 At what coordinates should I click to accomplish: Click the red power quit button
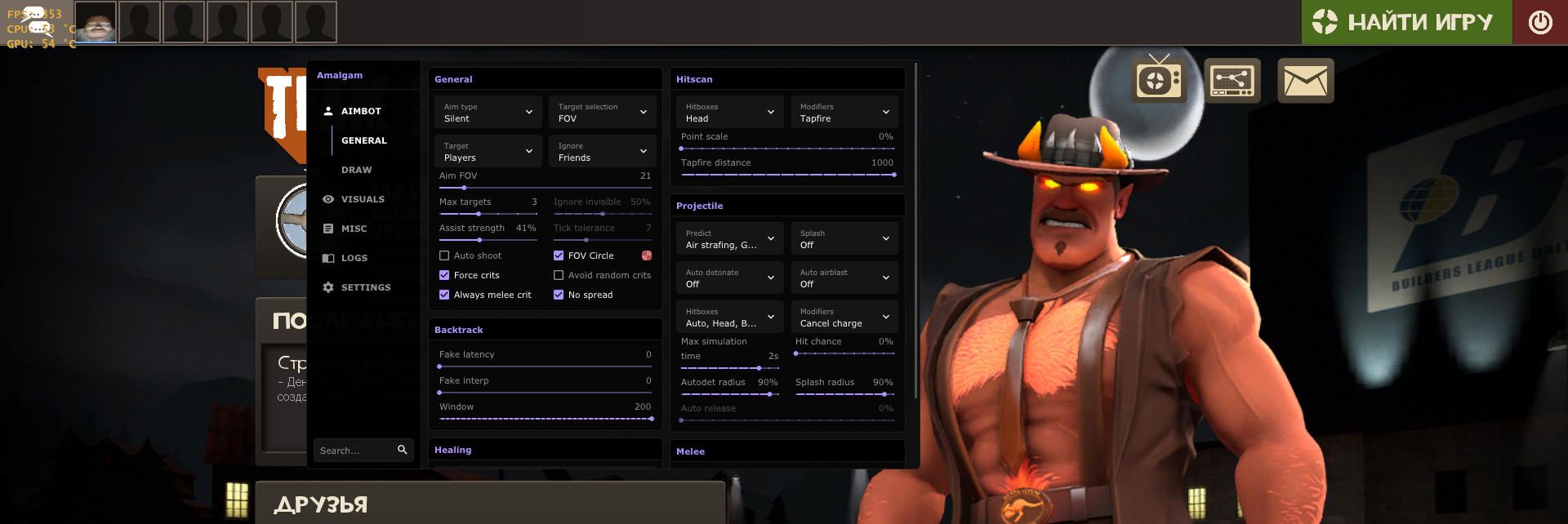1540,22
